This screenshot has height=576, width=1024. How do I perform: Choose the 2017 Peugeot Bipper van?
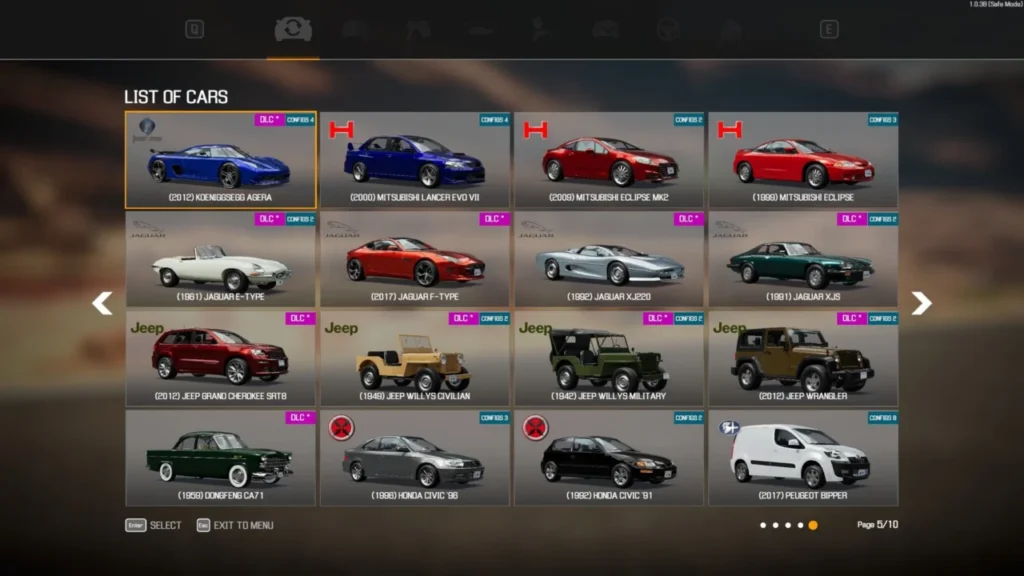pyautogui.click(x=803, y=457)
